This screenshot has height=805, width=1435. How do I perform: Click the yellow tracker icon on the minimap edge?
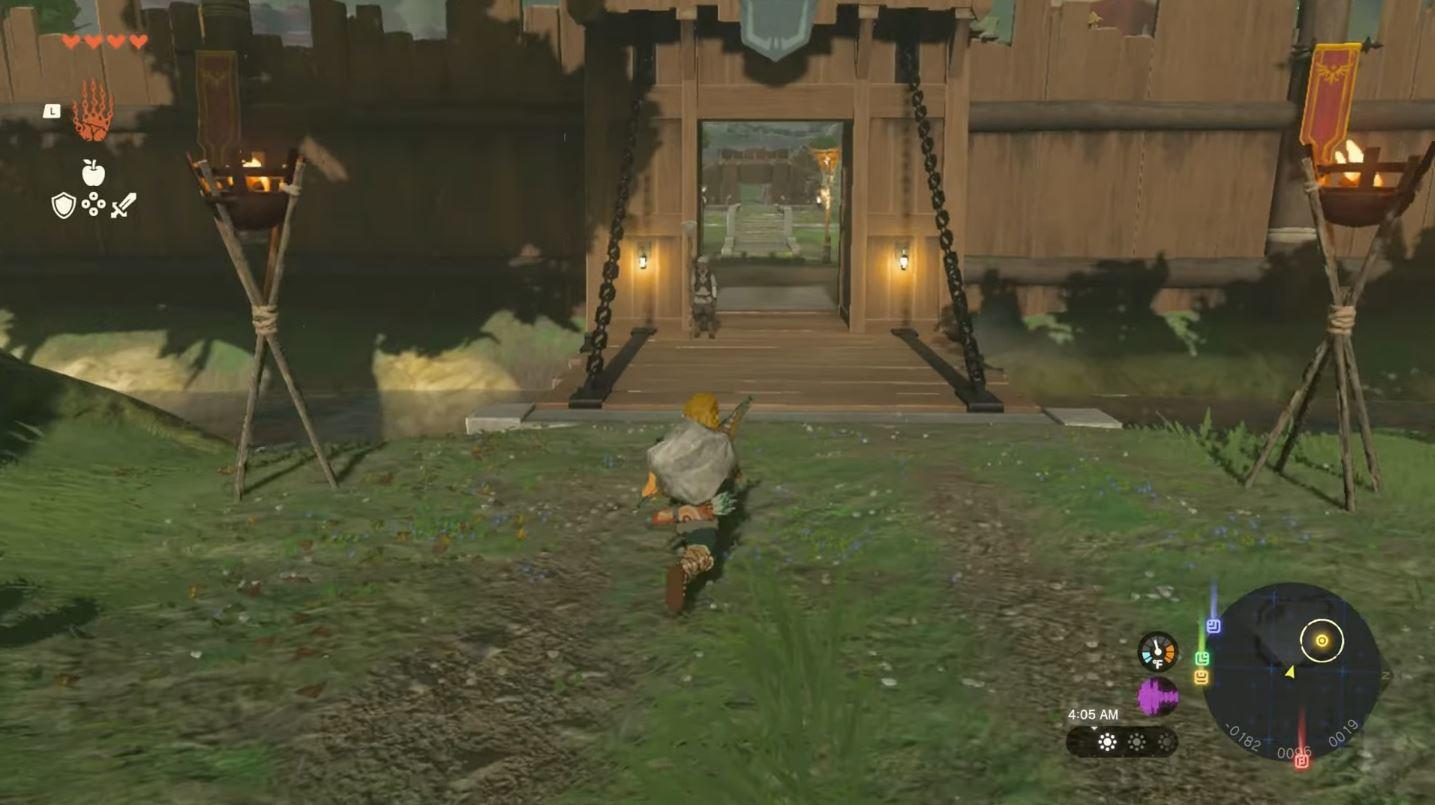1201,676
